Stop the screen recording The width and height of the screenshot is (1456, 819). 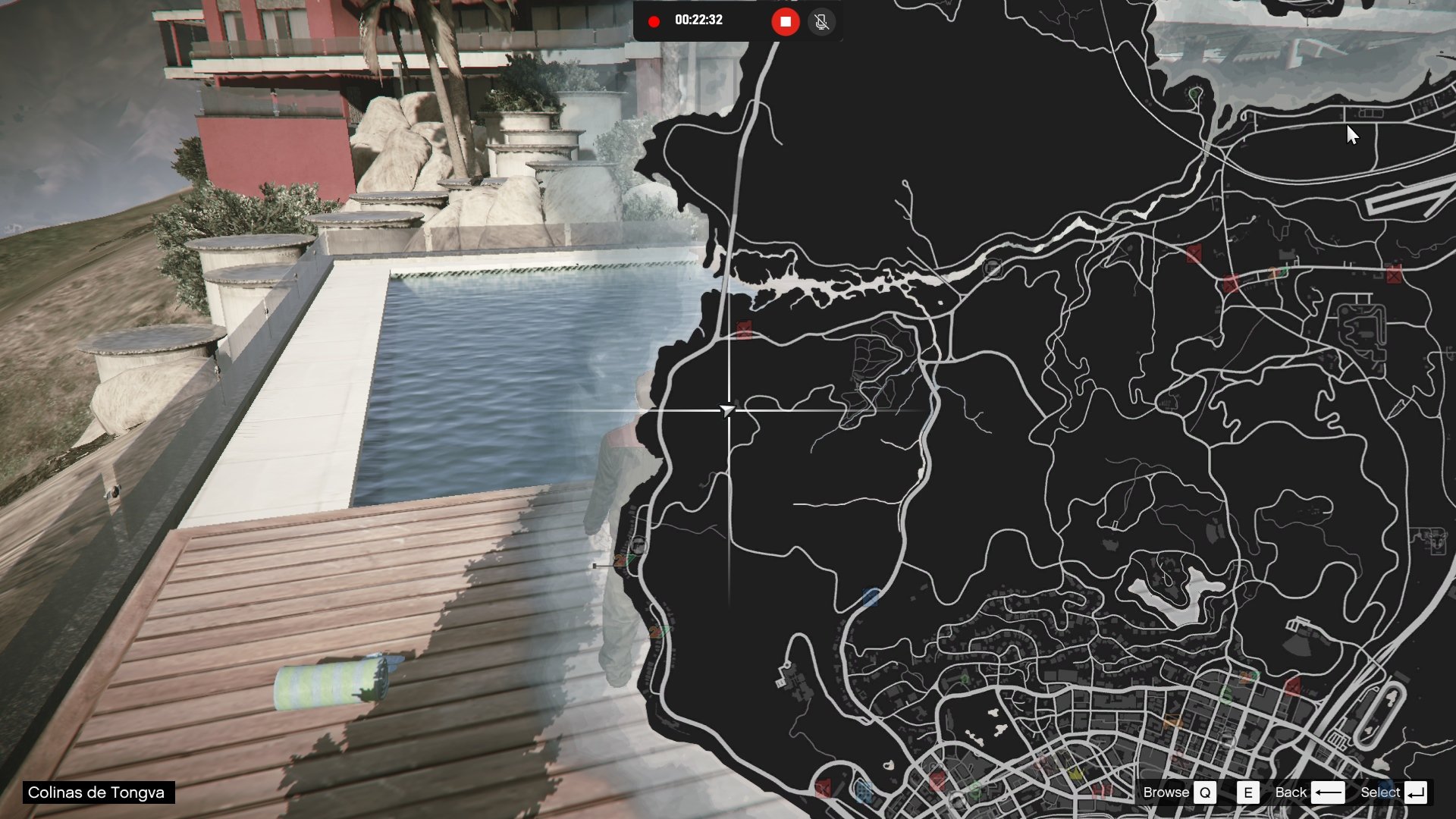click(x=785, y=21)
